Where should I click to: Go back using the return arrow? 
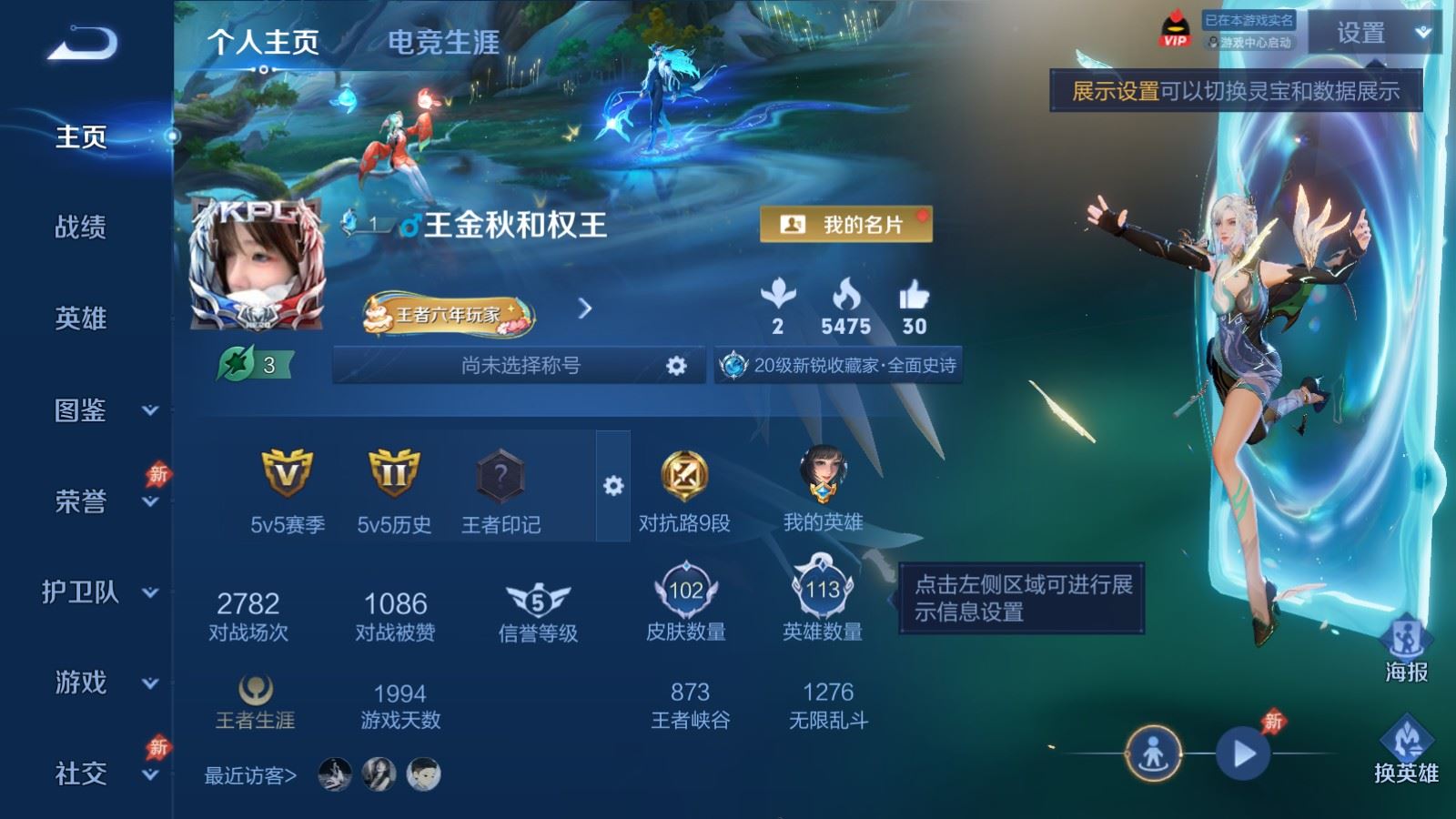tap(82, 43)
